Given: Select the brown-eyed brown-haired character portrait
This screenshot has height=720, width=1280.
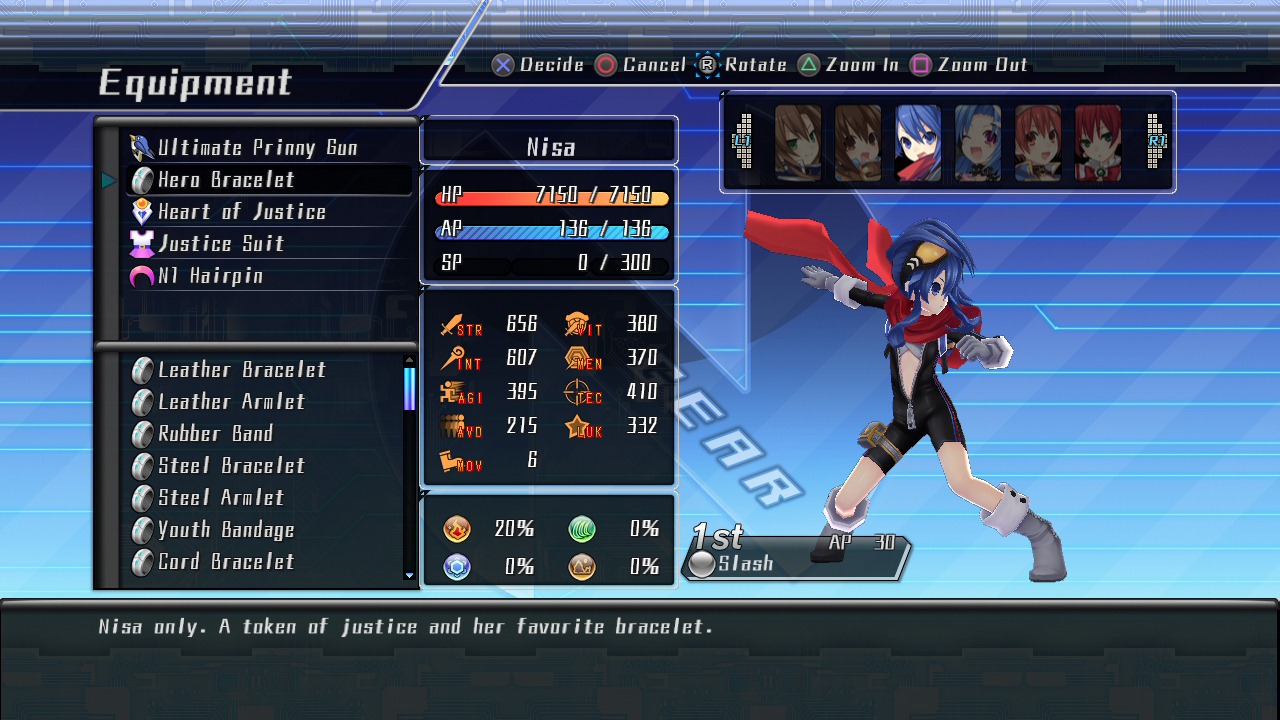Looking at the screenshot, I should [858, 143].
